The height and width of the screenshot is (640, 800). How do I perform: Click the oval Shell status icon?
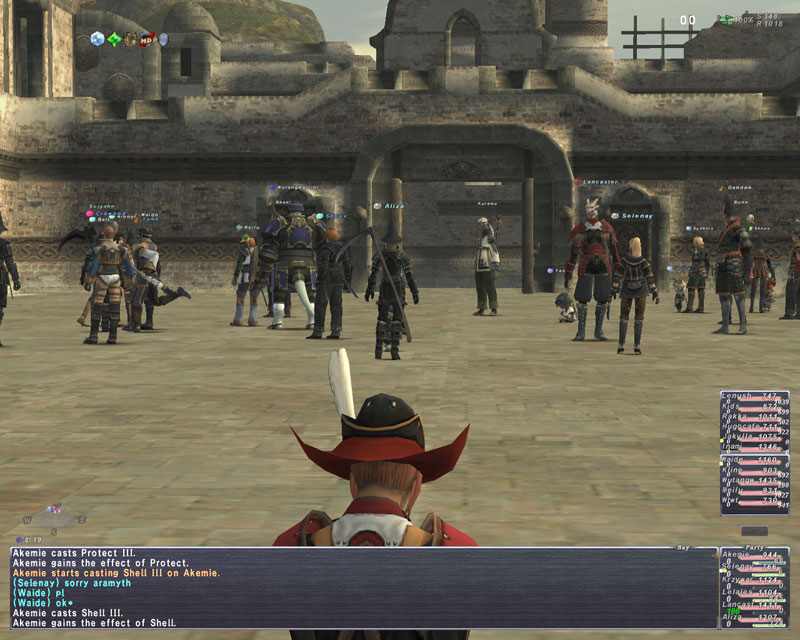[x=163, y=39]
